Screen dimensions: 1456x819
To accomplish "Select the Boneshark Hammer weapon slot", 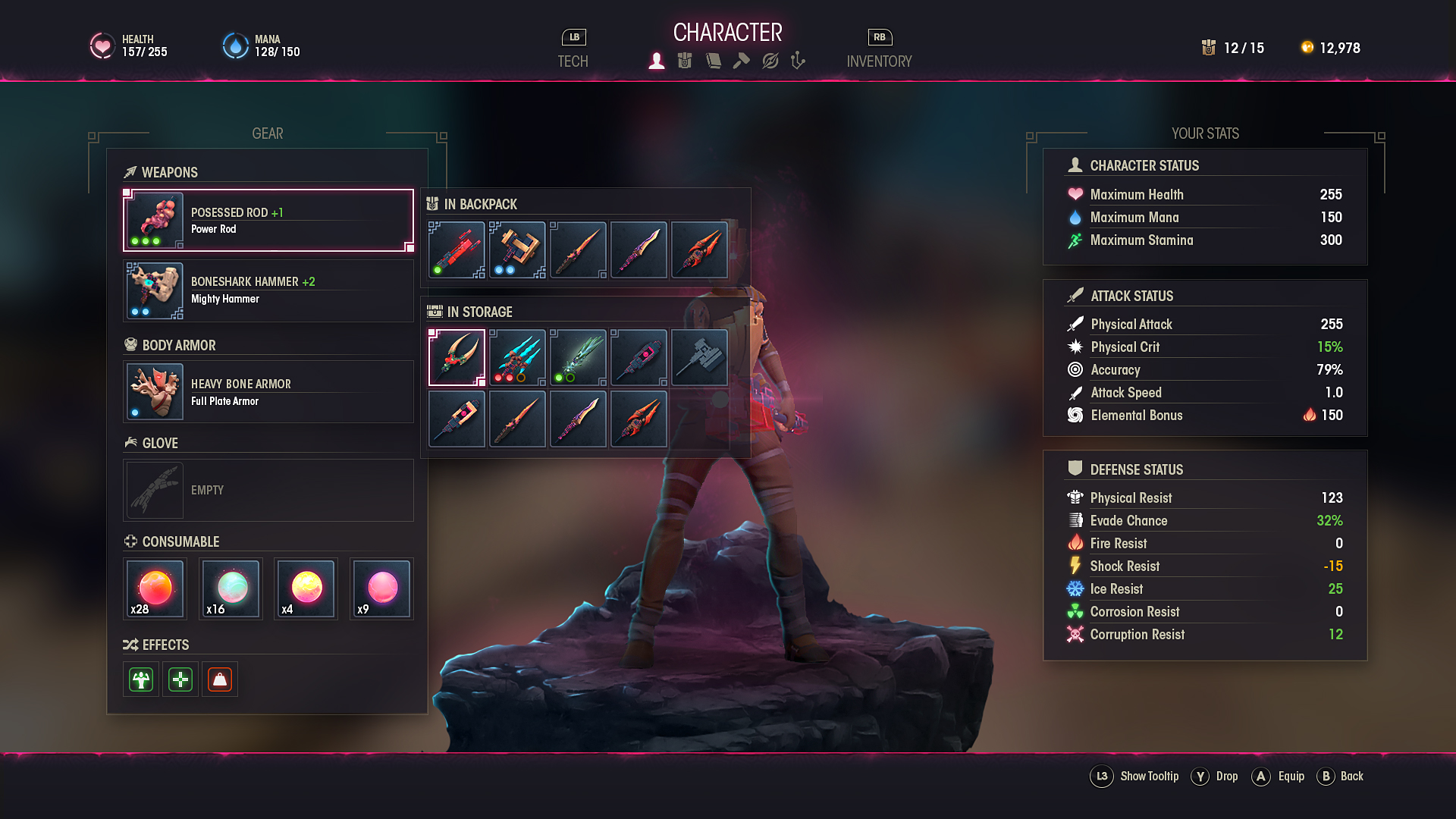I will pyautogui.click(x=268, y=290).
